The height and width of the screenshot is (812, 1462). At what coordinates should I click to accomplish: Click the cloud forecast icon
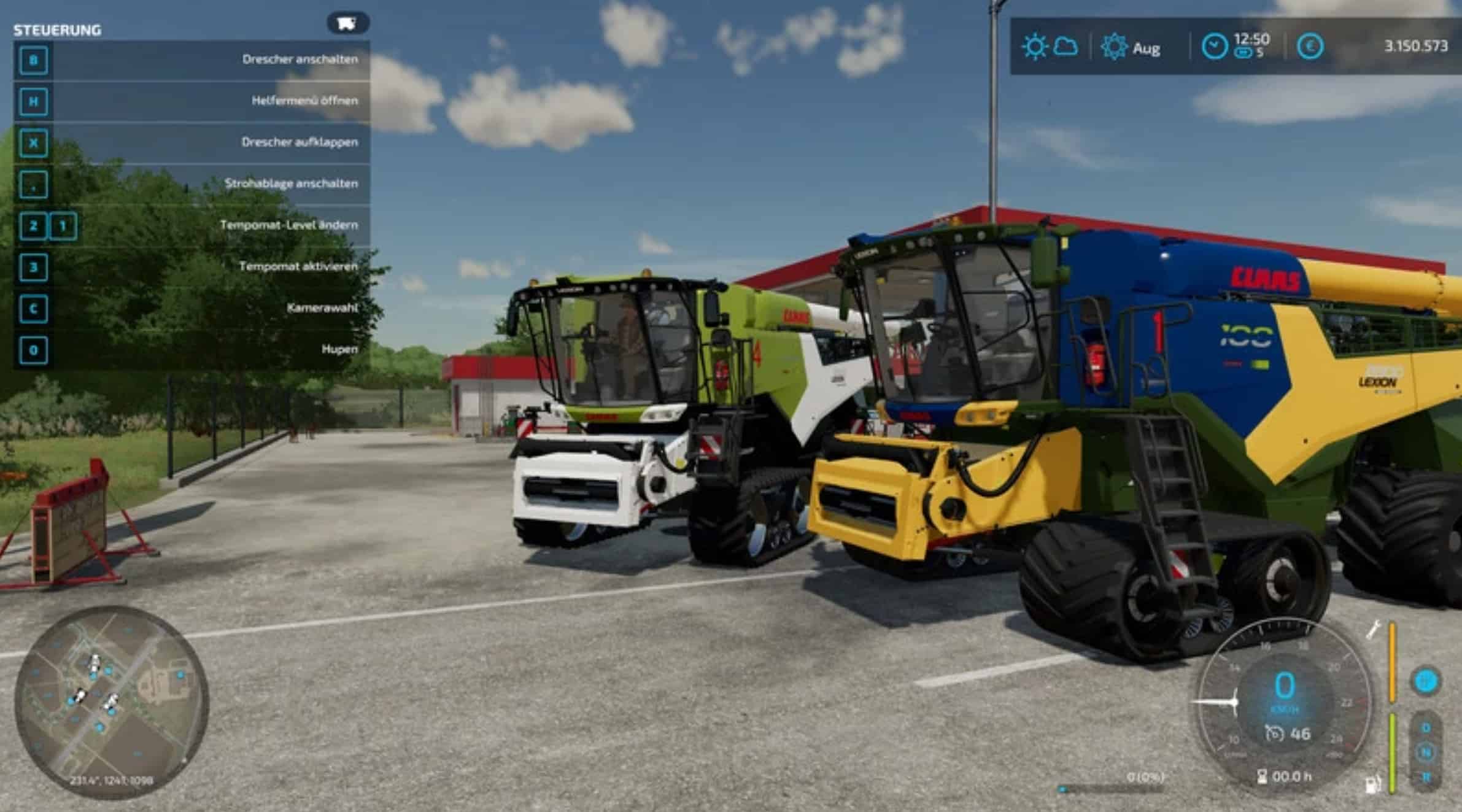click(1066, 47)
